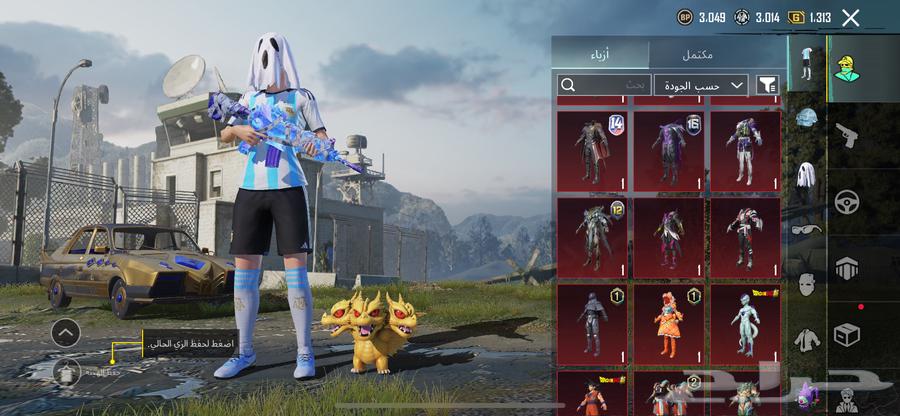Open the steering wheel vehicles category
The width and height of the screenshot is (900, 416).
[x=847, y=202]
